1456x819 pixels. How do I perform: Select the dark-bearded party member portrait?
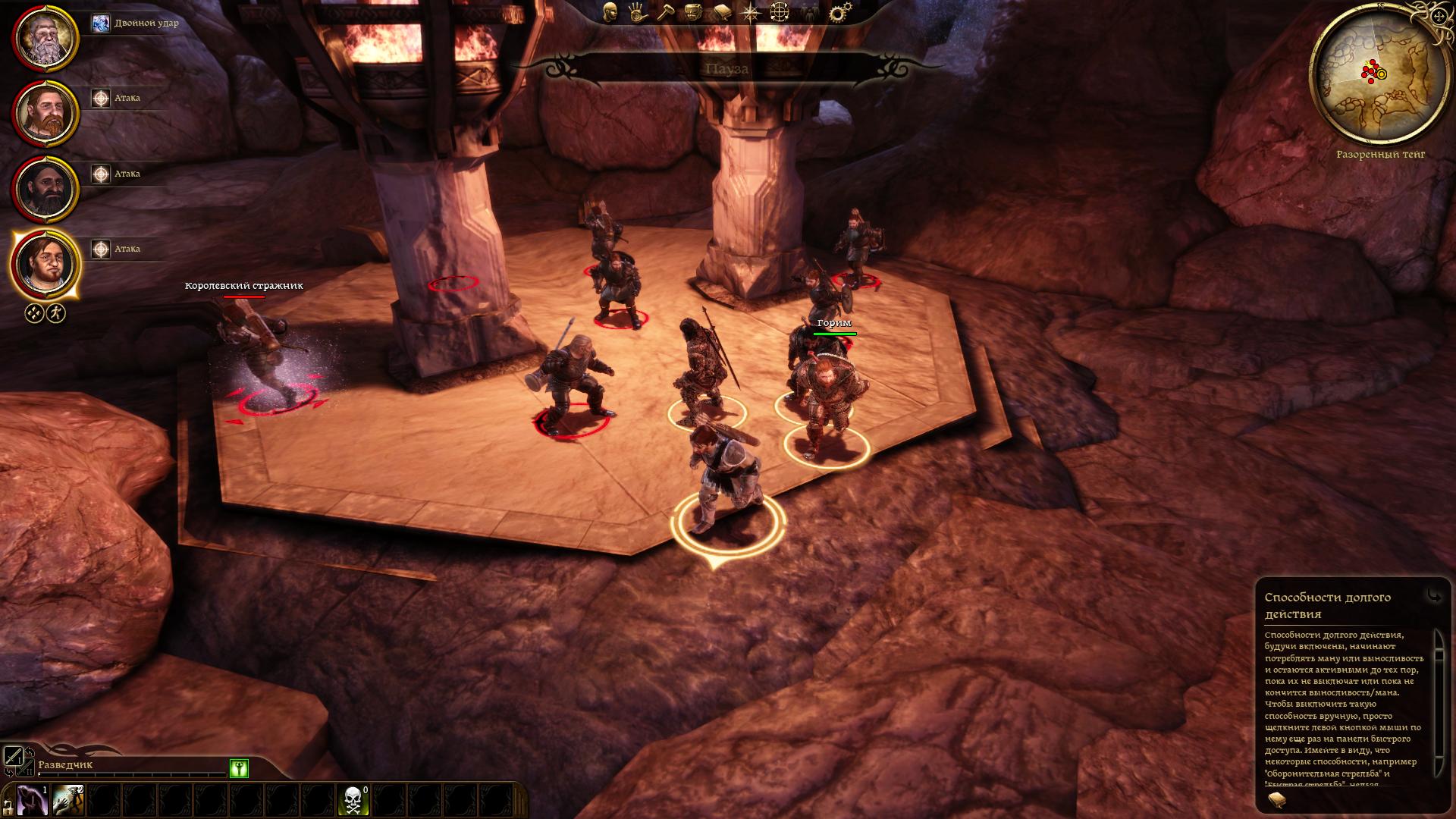coord(45,188)
